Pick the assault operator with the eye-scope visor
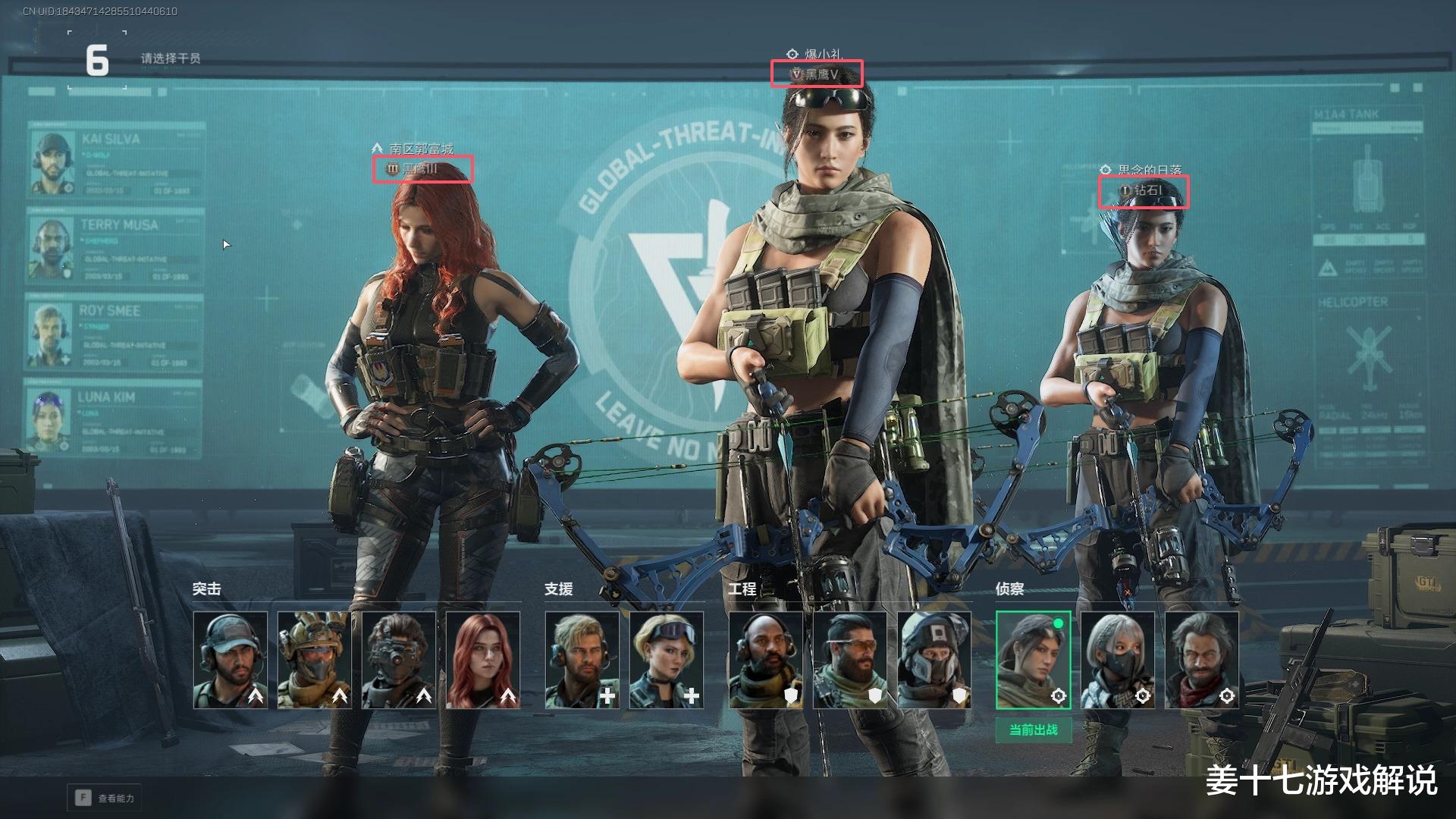The image size is (1456, 819). [399, 660]
